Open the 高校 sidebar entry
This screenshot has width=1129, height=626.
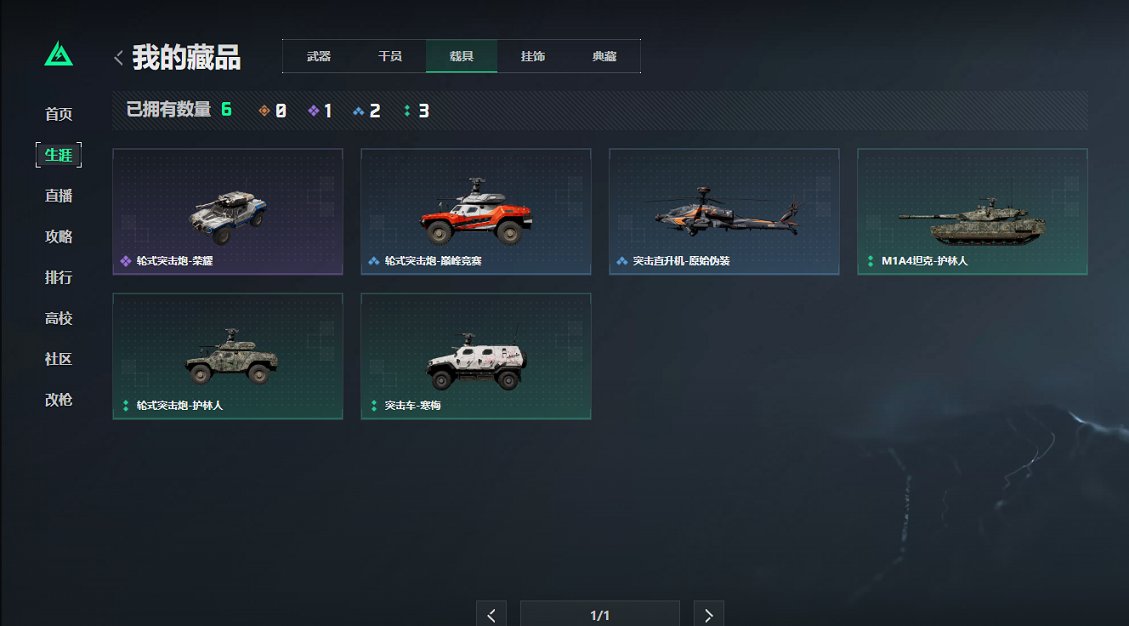pos(59,319)
